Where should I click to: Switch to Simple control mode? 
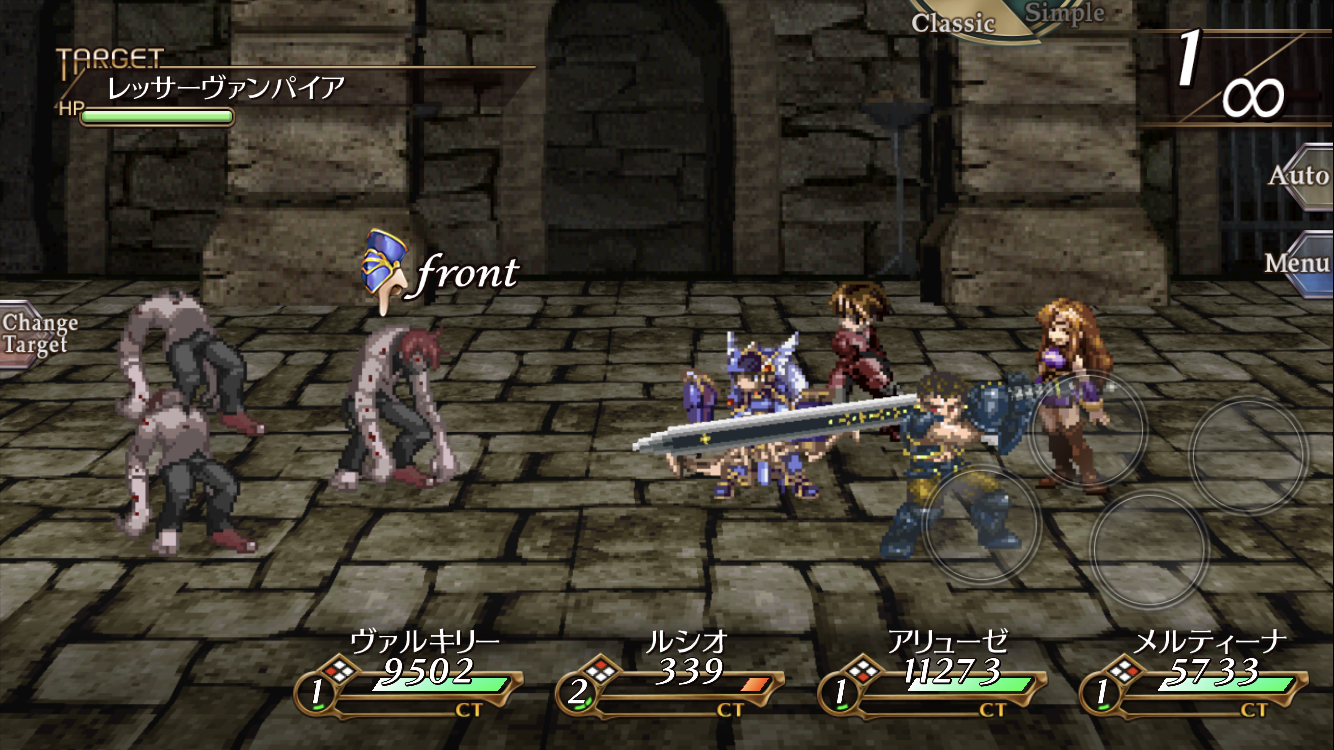tap(1063, 13)
